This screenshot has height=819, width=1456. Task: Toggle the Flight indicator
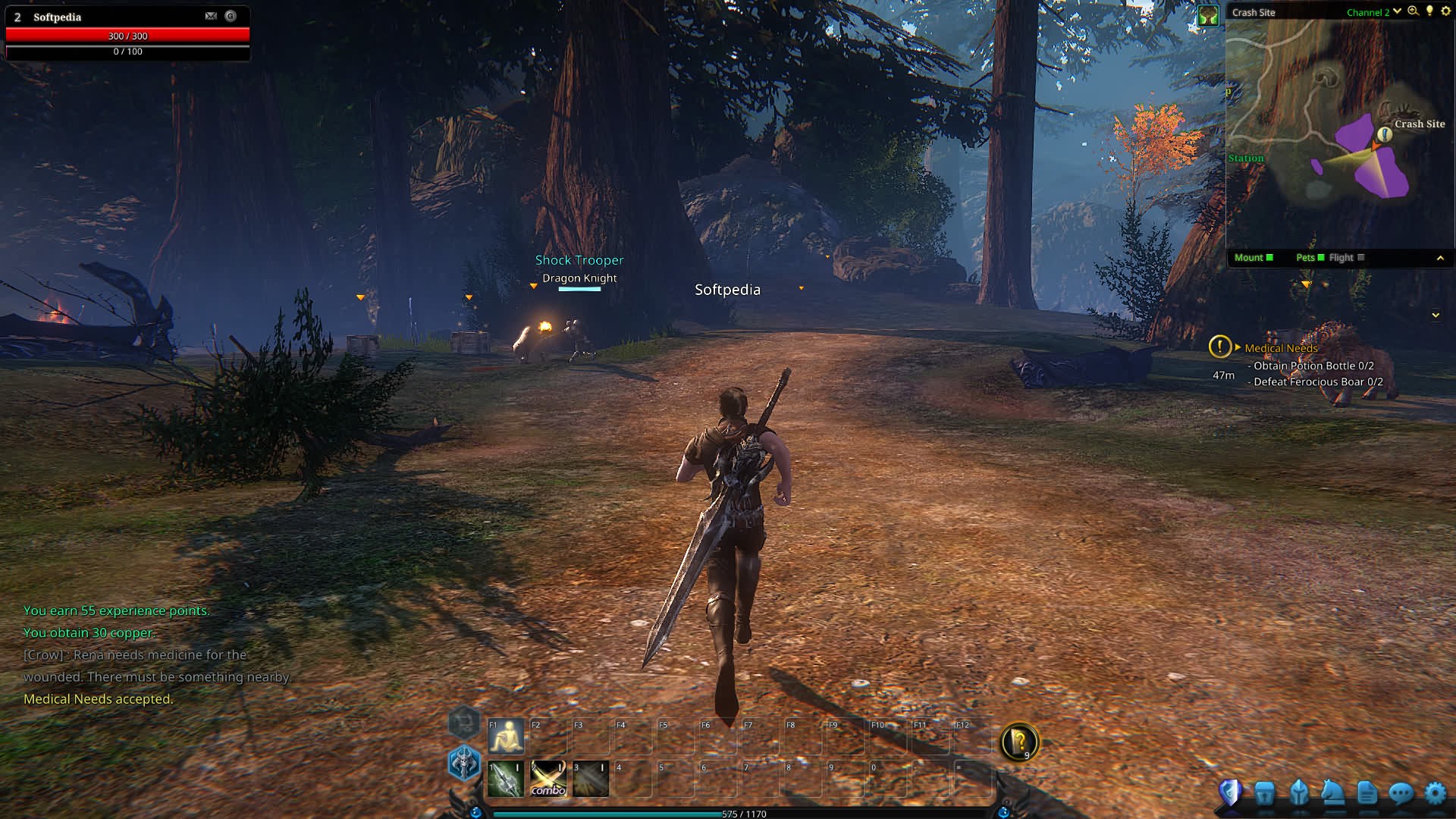1346,258
